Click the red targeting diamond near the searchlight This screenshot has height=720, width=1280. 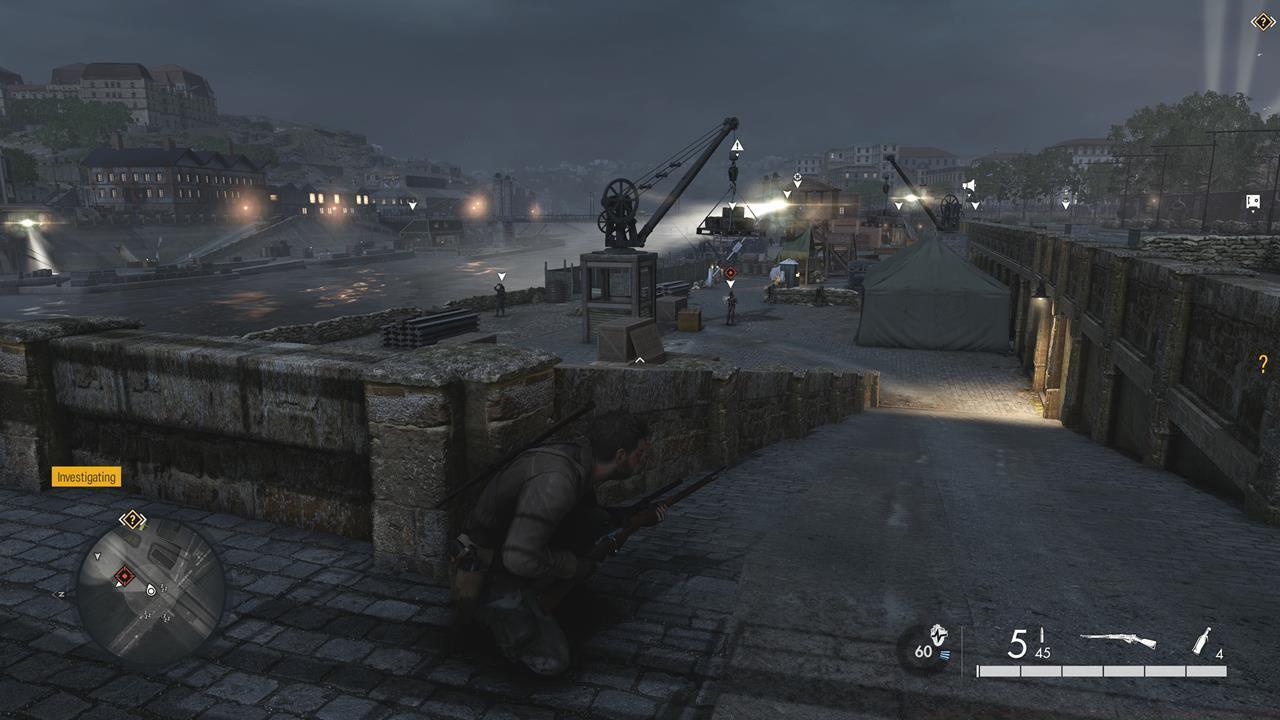[730, 271]
